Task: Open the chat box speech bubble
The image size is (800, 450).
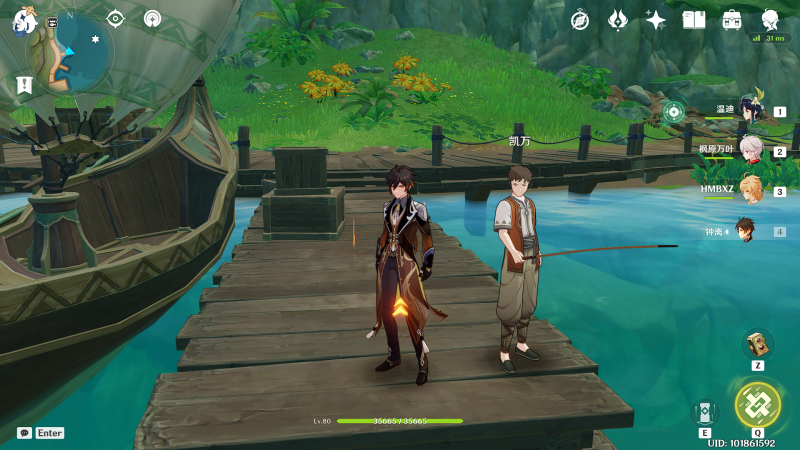Action: pyautogui.click(x=24, y=433)
